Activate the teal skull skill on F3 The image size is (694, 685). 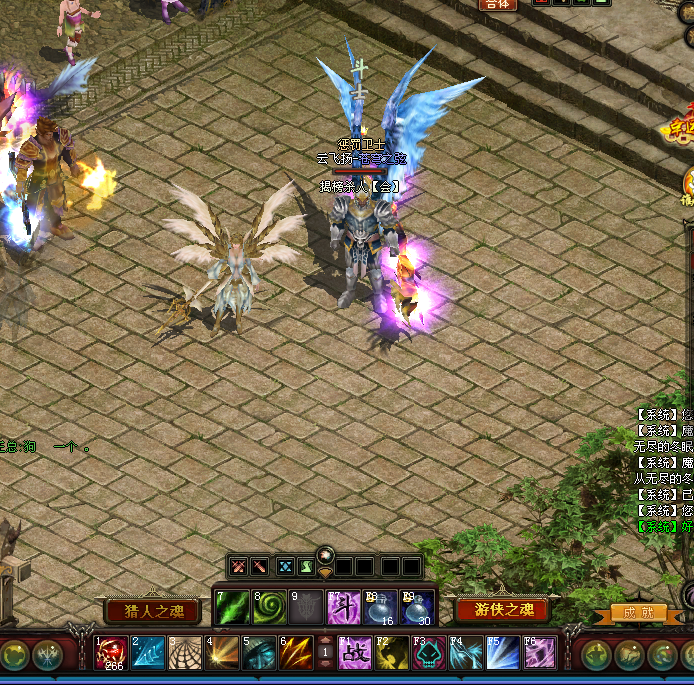[x=429, y=653]
